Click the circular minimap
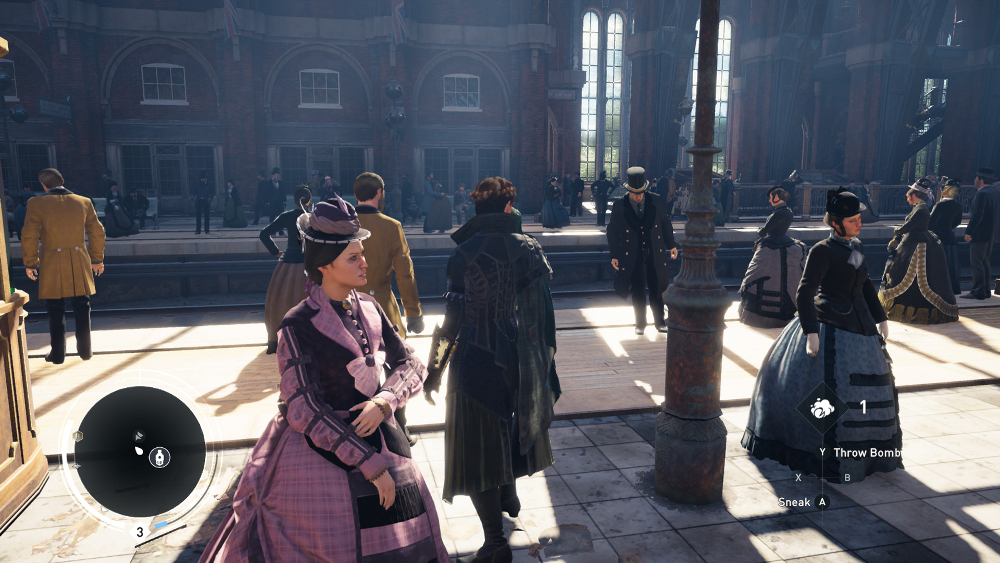 (140, 451)
